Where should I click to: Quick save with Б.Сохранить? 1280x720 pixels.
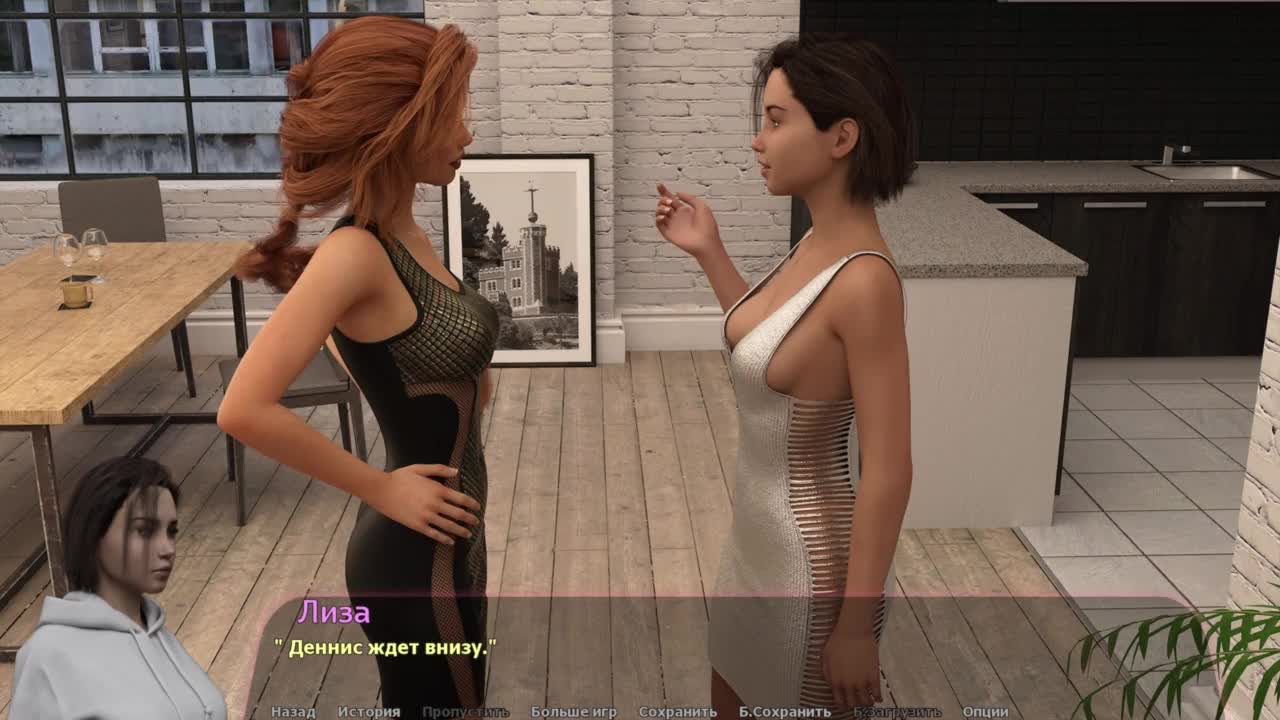(x=785, y=712)
